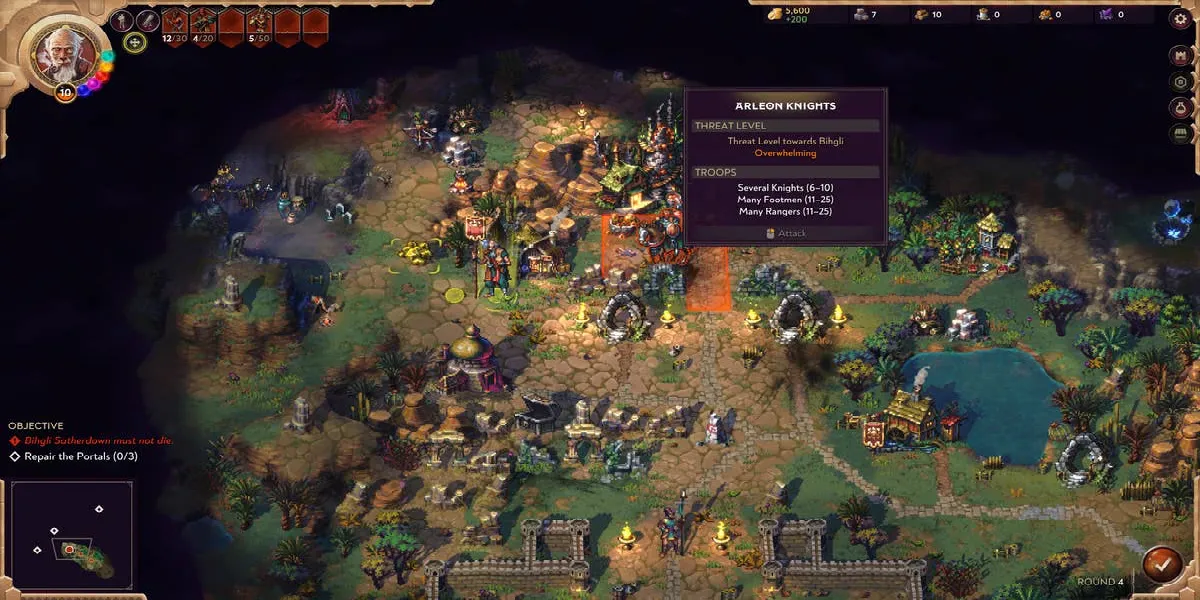The height and width of the screenshot is (600, 1200).
Task: Select the troop slot showing 5/50
Action: pyautogui.click(x=260, y=21)
